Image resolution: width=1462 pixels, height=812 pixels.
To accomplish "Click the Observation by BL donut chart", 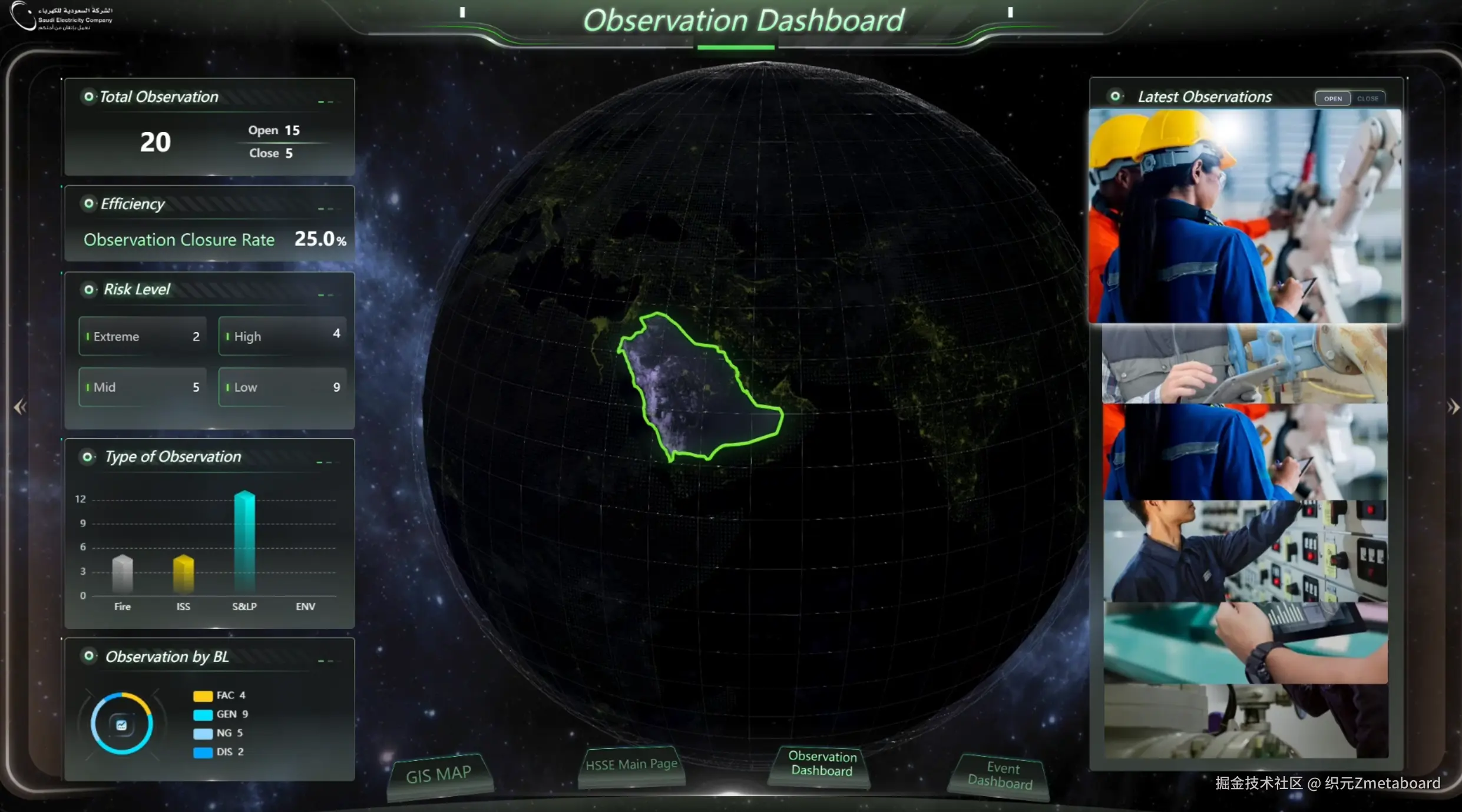I will point(122,724).
